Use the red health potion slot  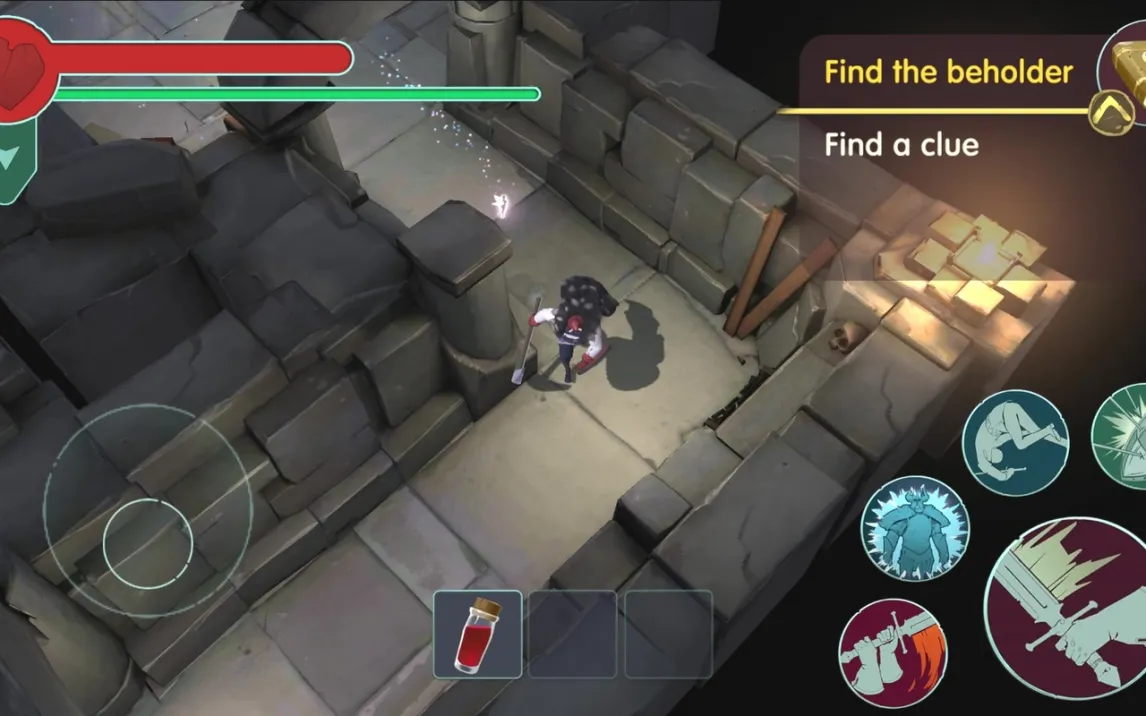pyautogui.click(x=477, y=634)
